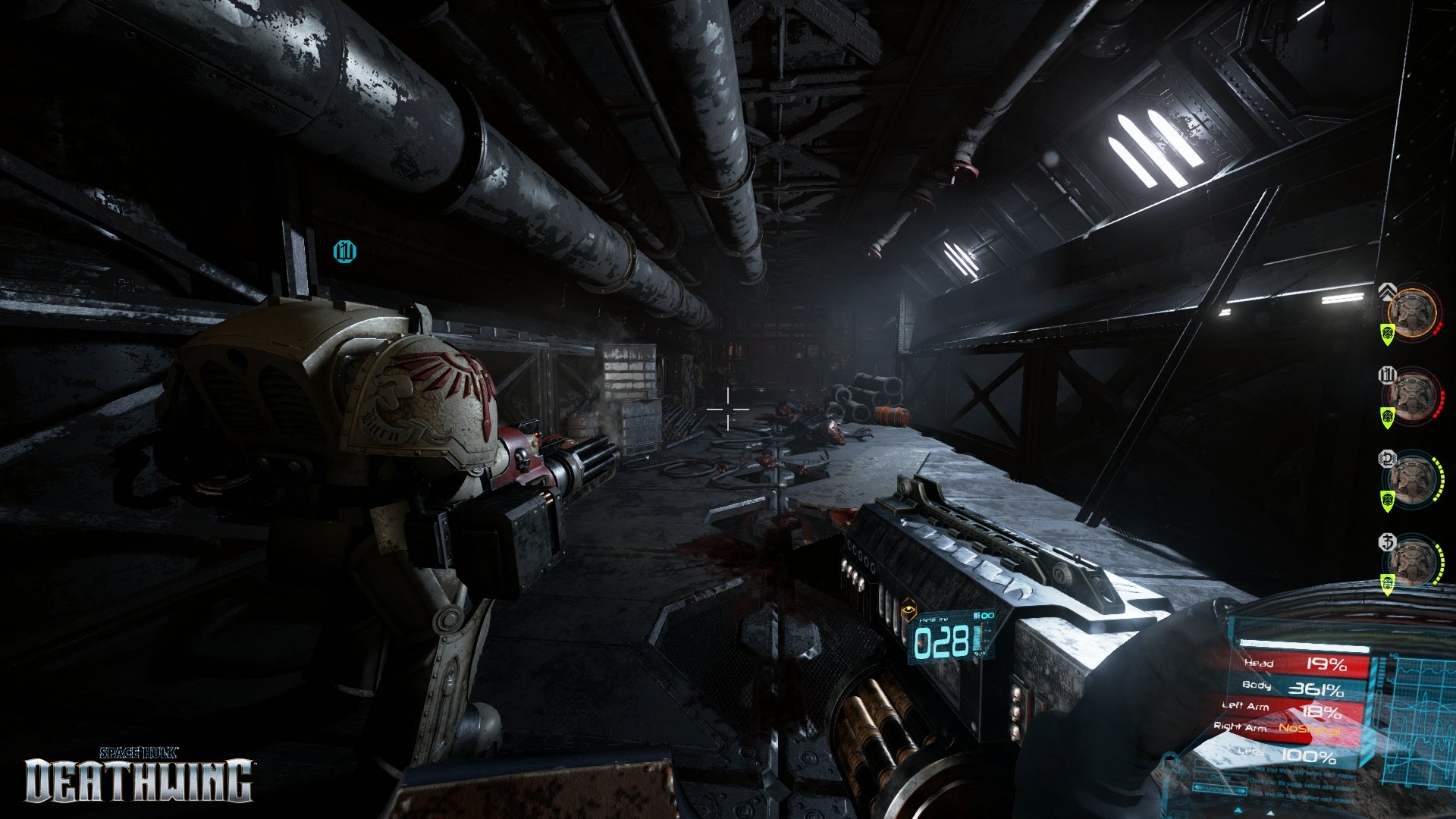Click the rune badge on the bottom squad member
1456x819 pixels.
click(x=1388, y=542)
